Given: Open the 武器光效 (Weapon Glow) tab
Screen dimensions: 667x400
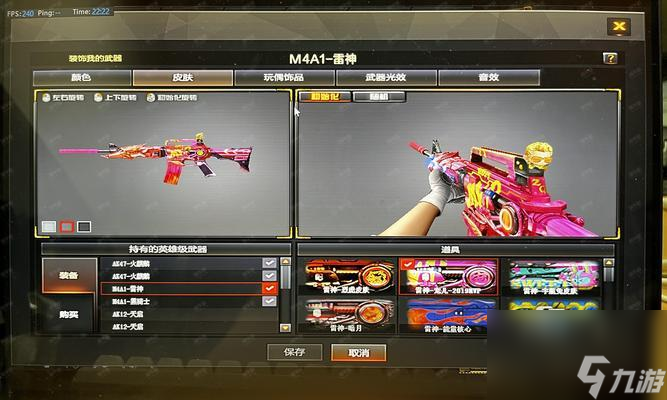Looking at the screenshot, I should tap(385, 77).
